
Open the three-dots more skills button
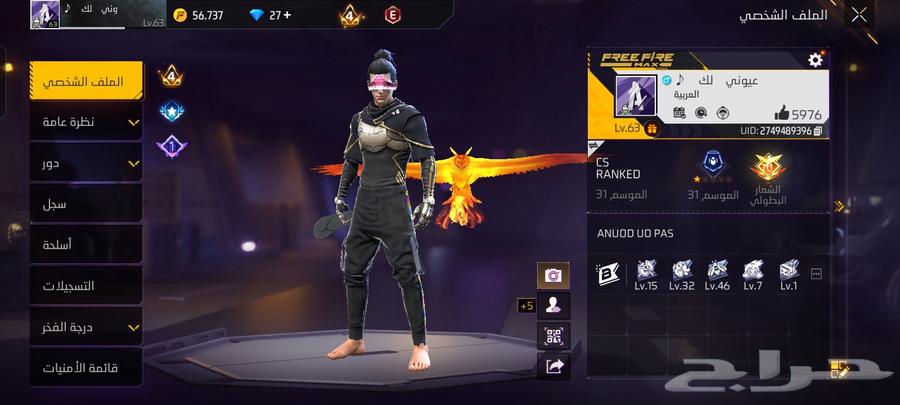816,272
